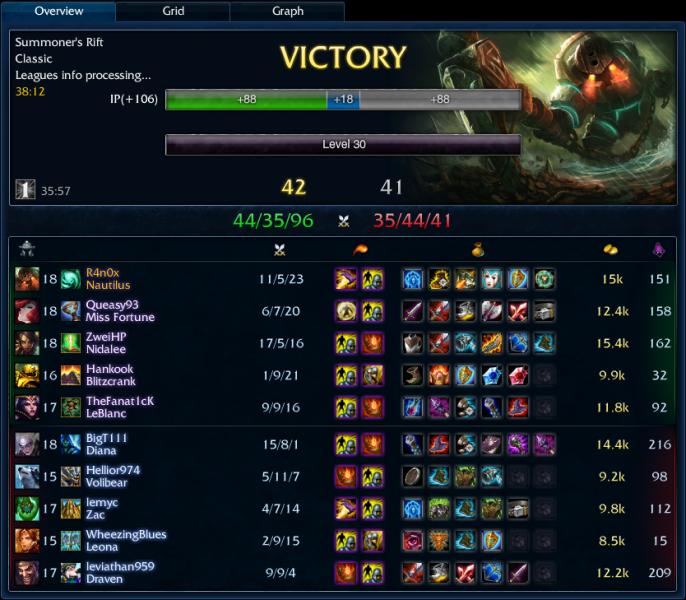The height and width of the screenshot is (600, 686).
Task: Click BigT111 Diana champion portrait
Action: [x=27, y=444]
